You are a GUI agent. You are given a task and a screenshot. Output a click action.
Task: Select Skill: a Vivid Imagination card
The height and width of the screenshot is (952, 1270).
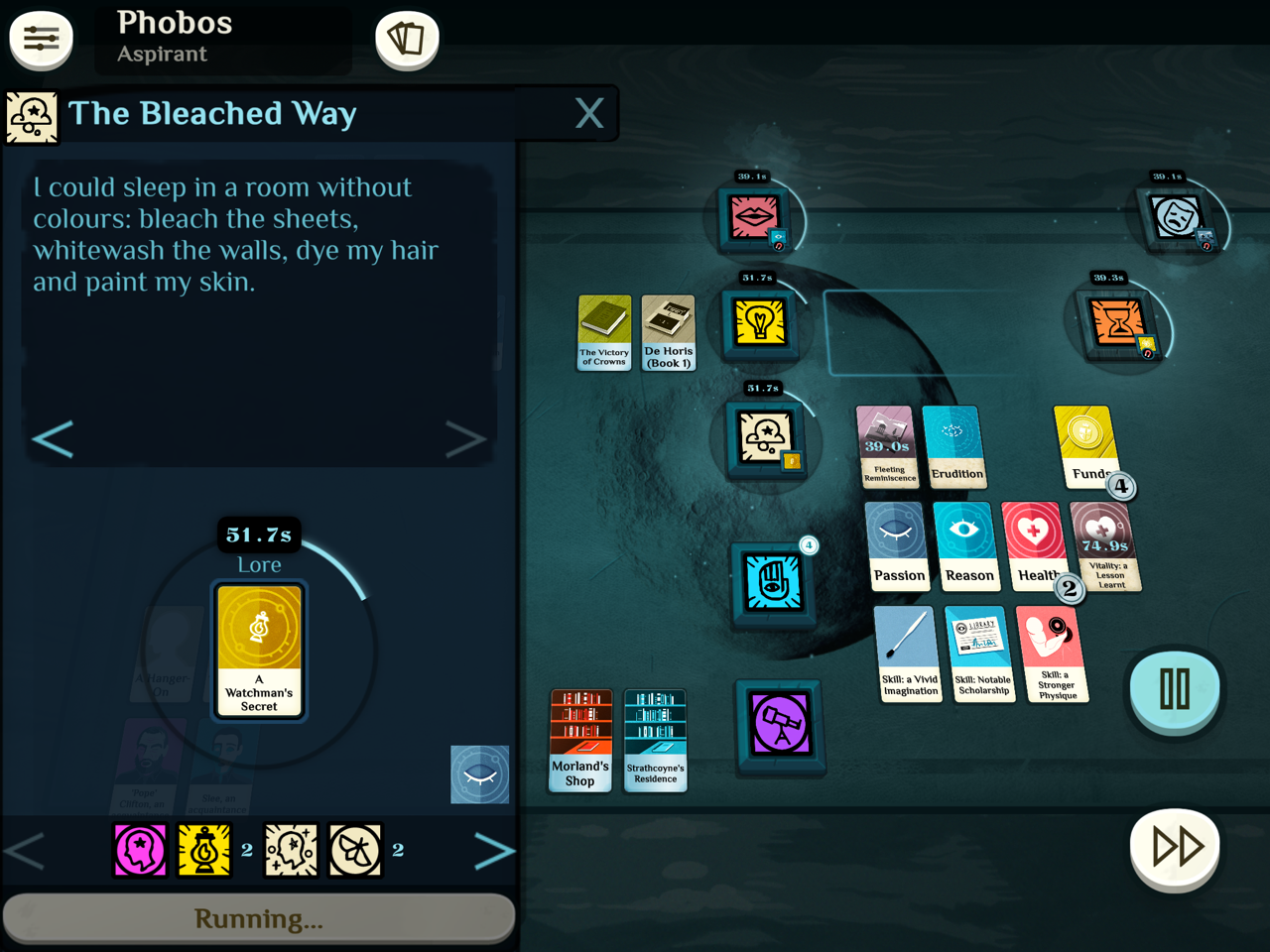pos(909,654)
